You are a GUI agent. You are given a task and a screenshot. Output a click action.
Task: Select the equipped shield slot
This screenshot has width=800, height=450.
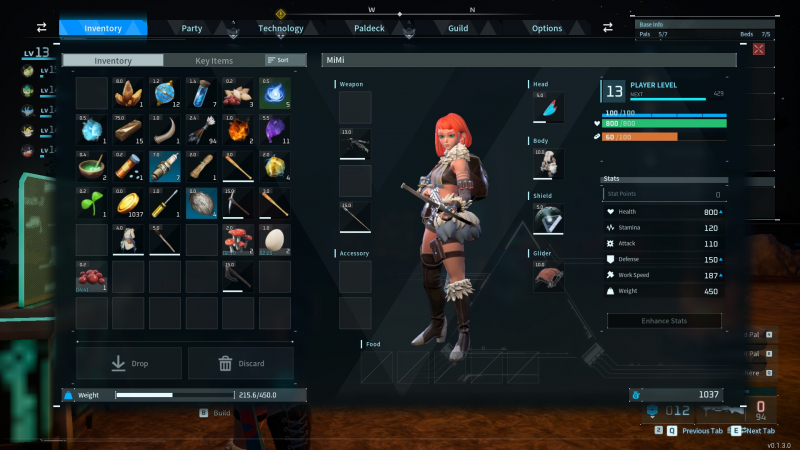click(548, 219)
